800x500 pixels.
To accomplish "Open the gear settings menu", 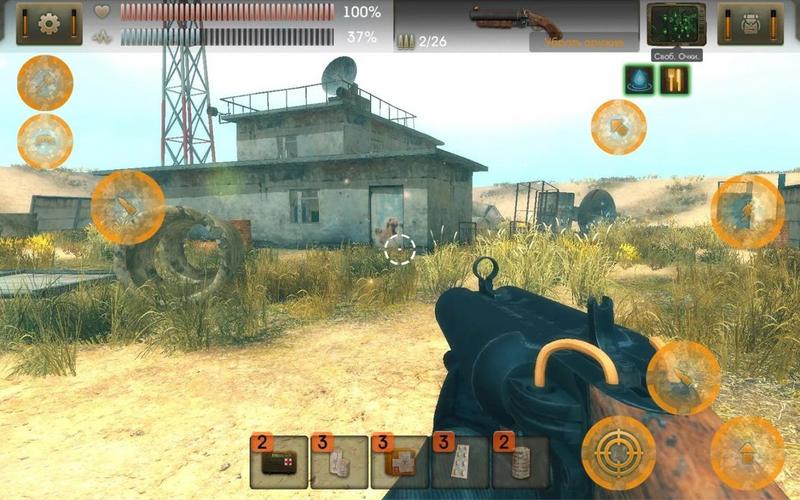I will 49,24.
